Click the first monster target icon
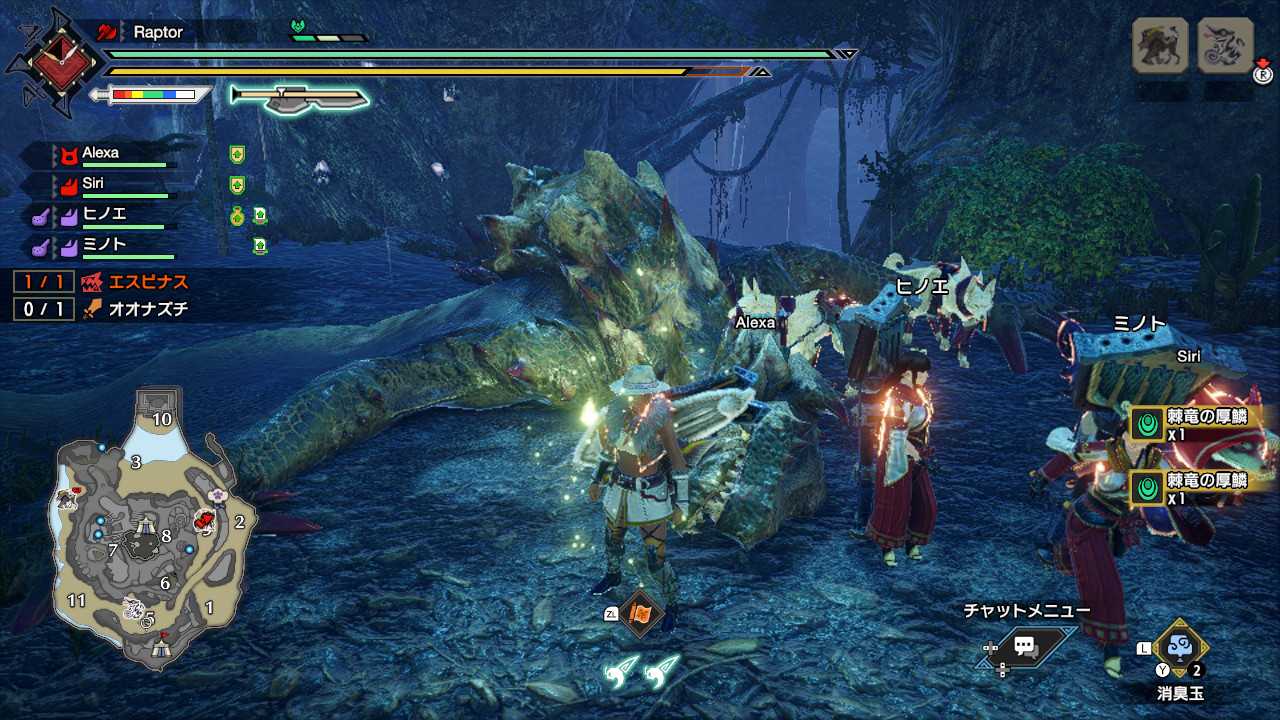Image resolution: width=1280 pixels, height=720 pixels. (x=1160, y=46)
